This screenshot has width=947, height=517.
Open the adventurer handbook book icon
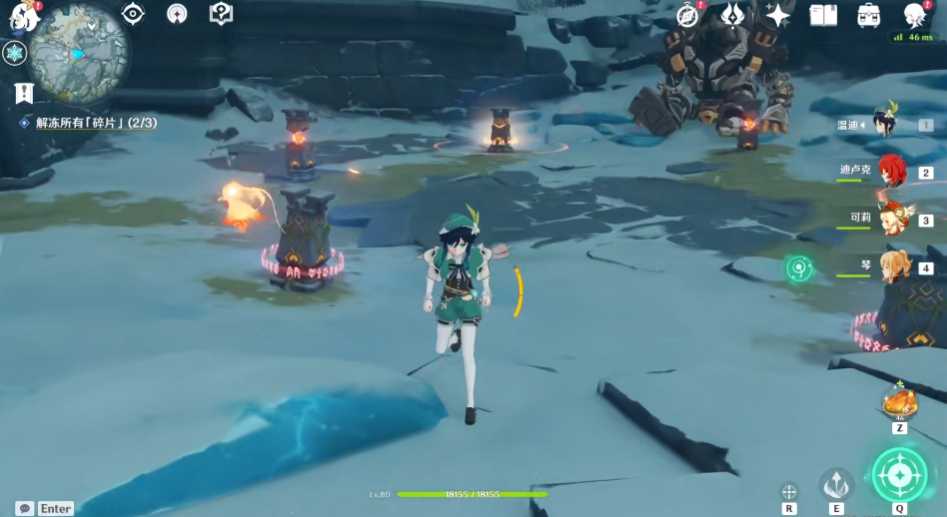click(x=823, y=15)
